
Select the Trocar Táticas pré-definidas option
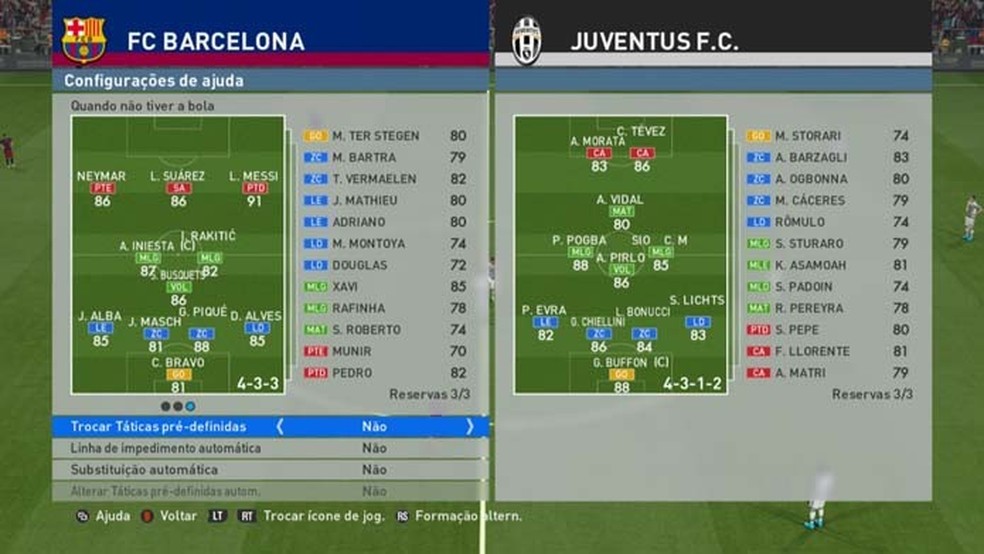tap(158, 426)
